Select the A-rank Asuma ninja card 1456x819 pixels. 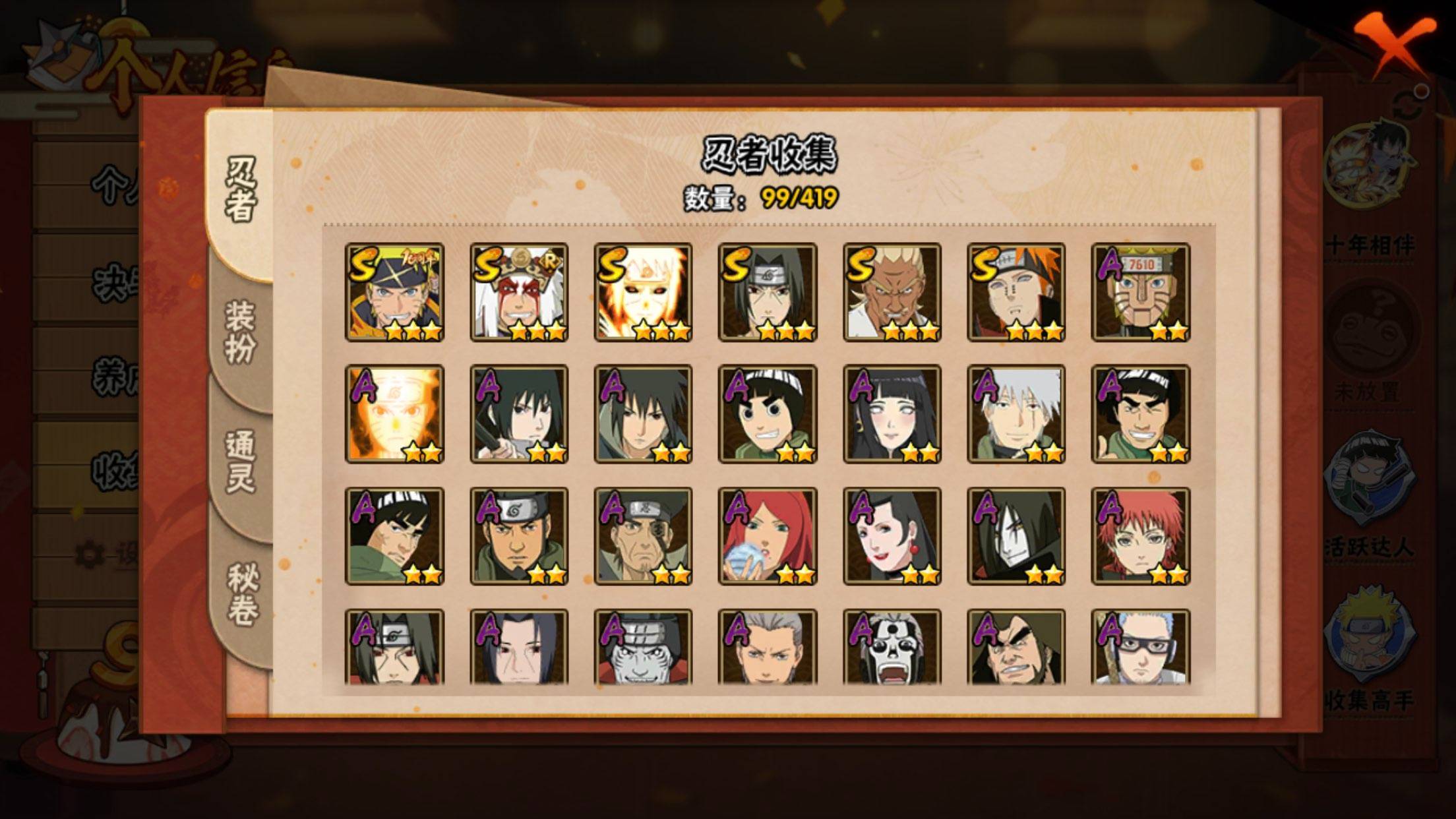tap(519, 536)
